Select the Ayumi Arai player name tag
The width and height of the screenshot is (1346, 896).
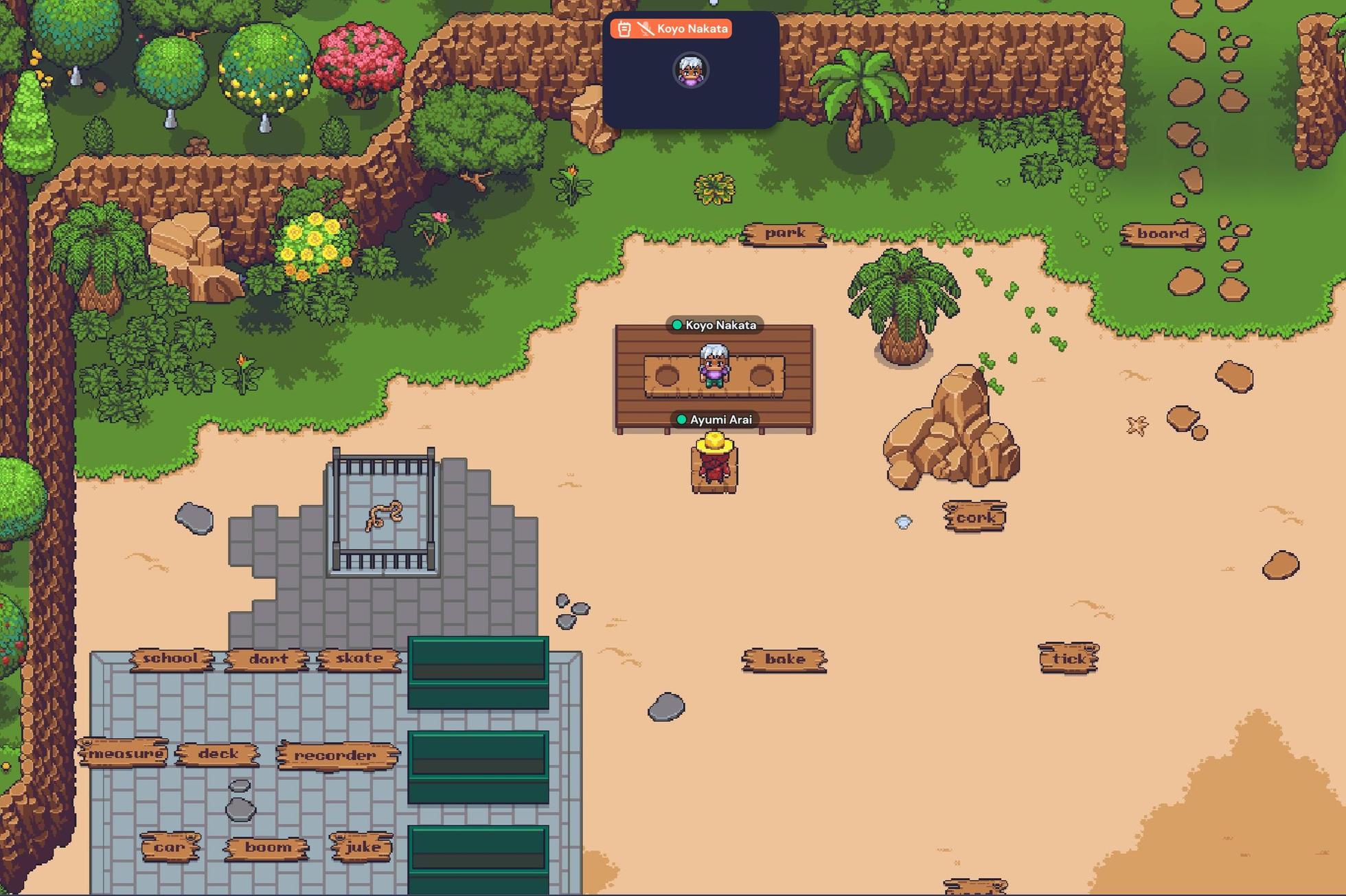tap(714, 420)
